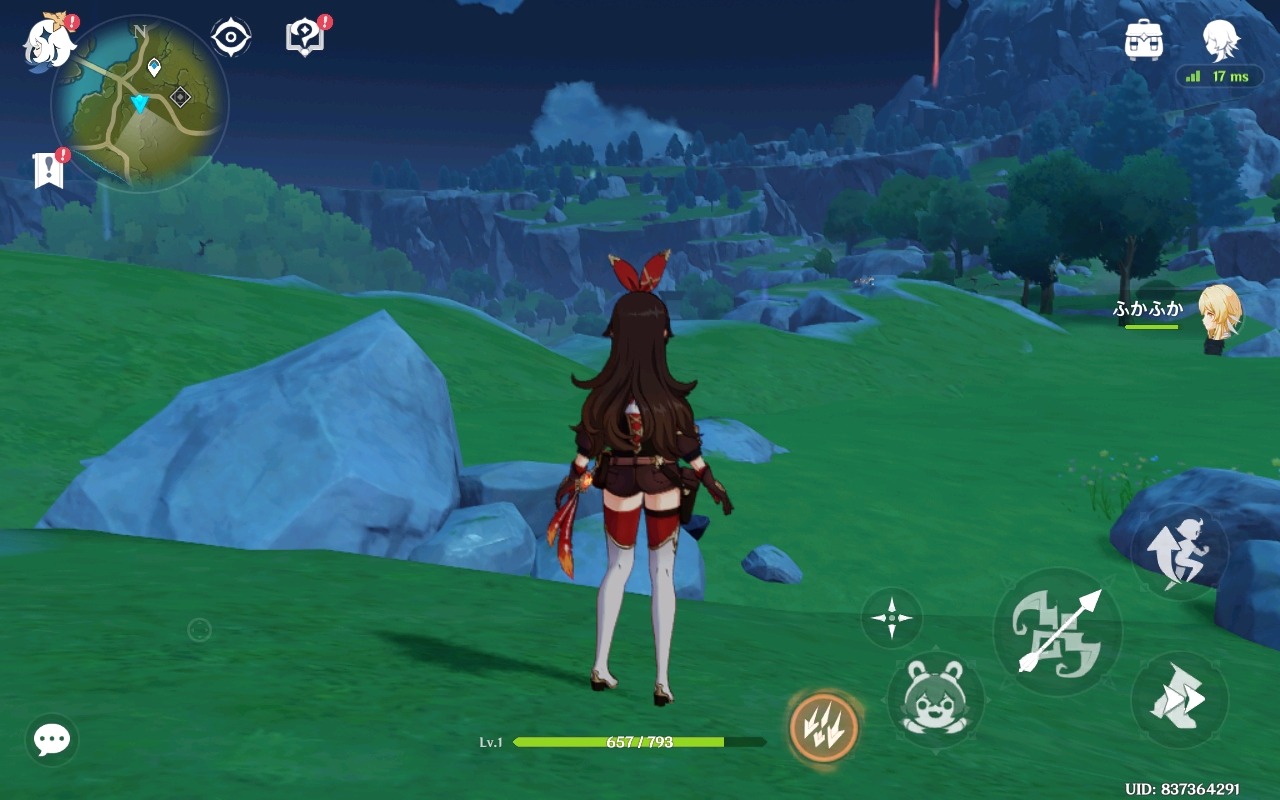Screen dimensions: 1280x800
Task: Open the tutorial question mark icon
Action: 304,38
